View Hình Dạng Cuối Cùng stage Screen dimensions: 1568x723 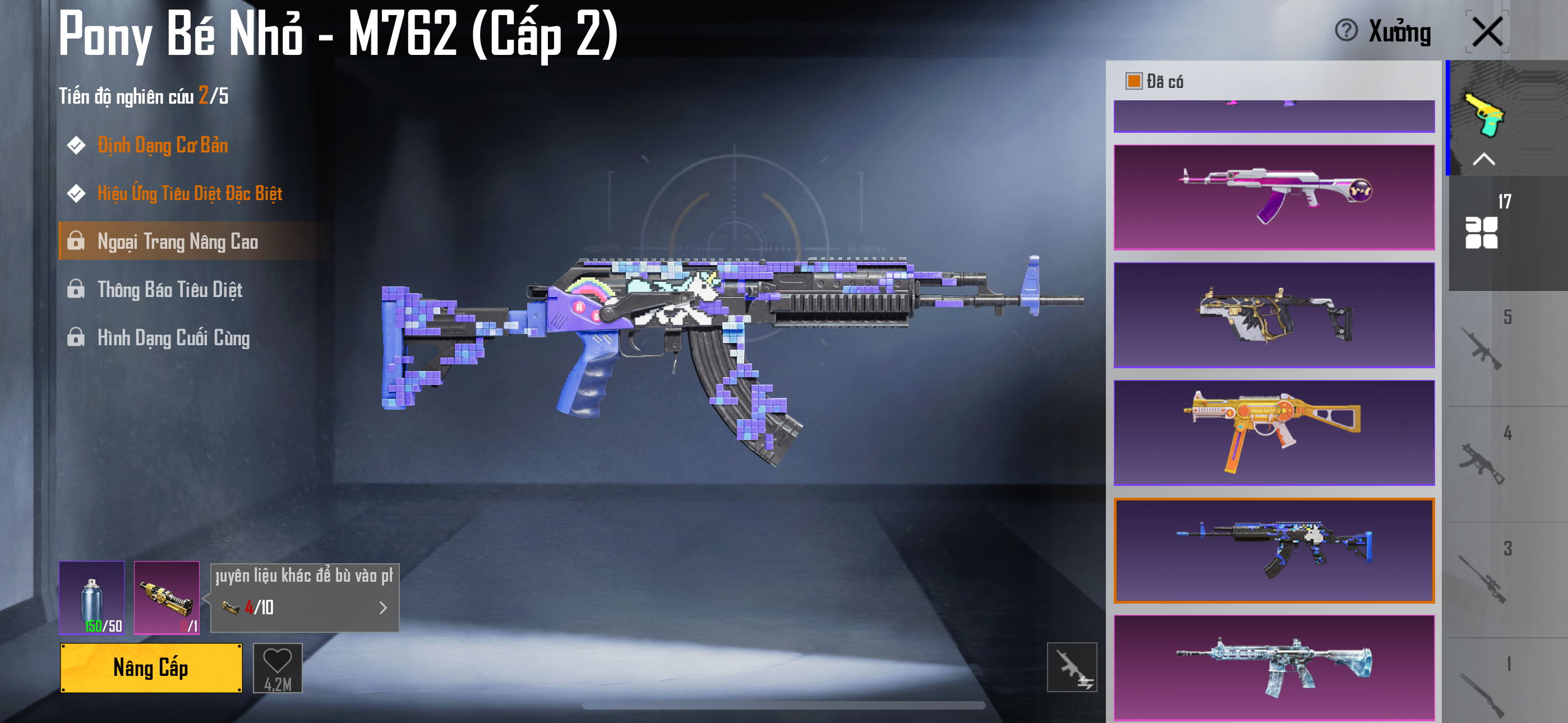173,338
